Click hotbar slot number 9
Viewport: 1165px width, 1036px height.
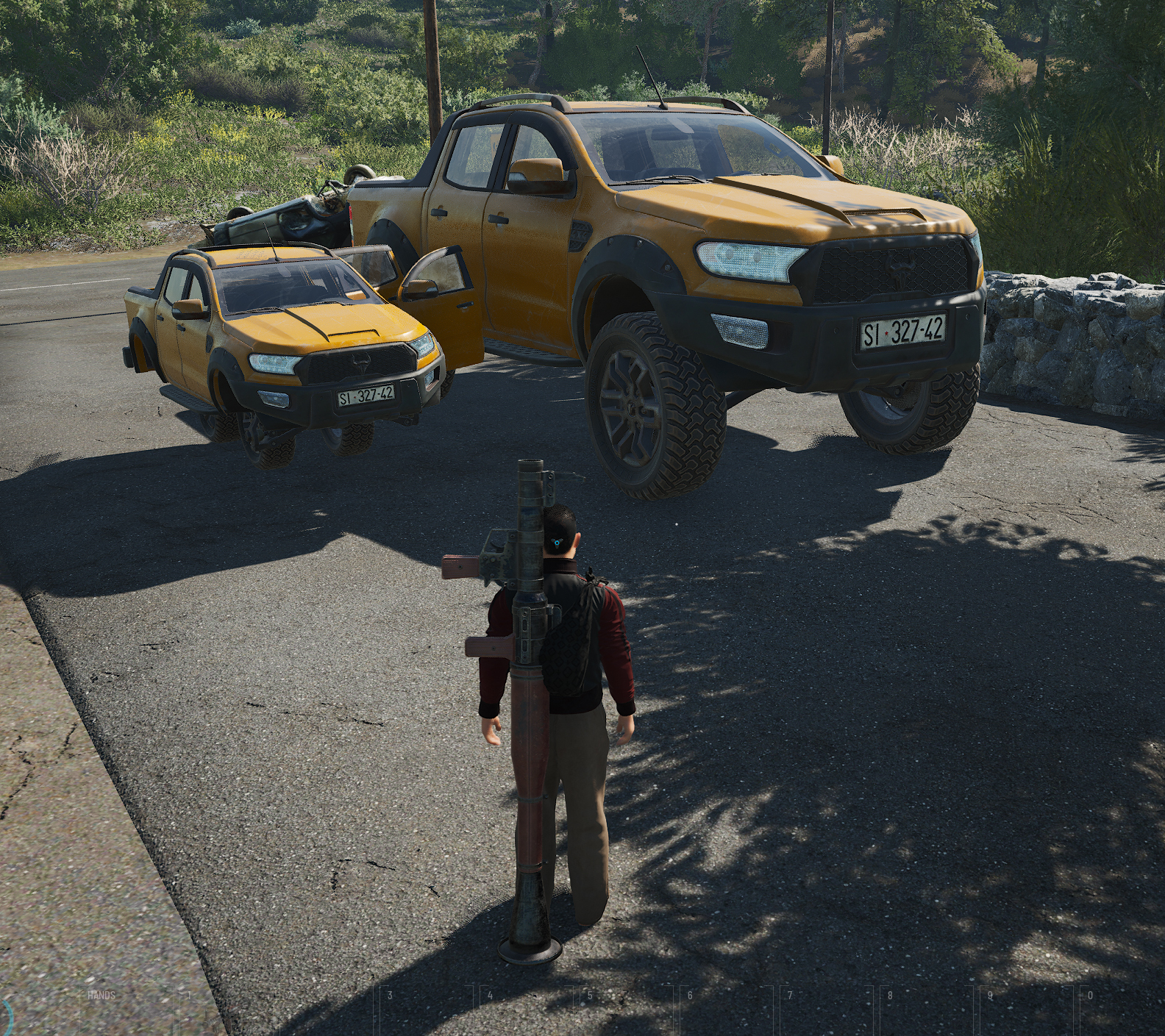[x=1025, y=1011]
